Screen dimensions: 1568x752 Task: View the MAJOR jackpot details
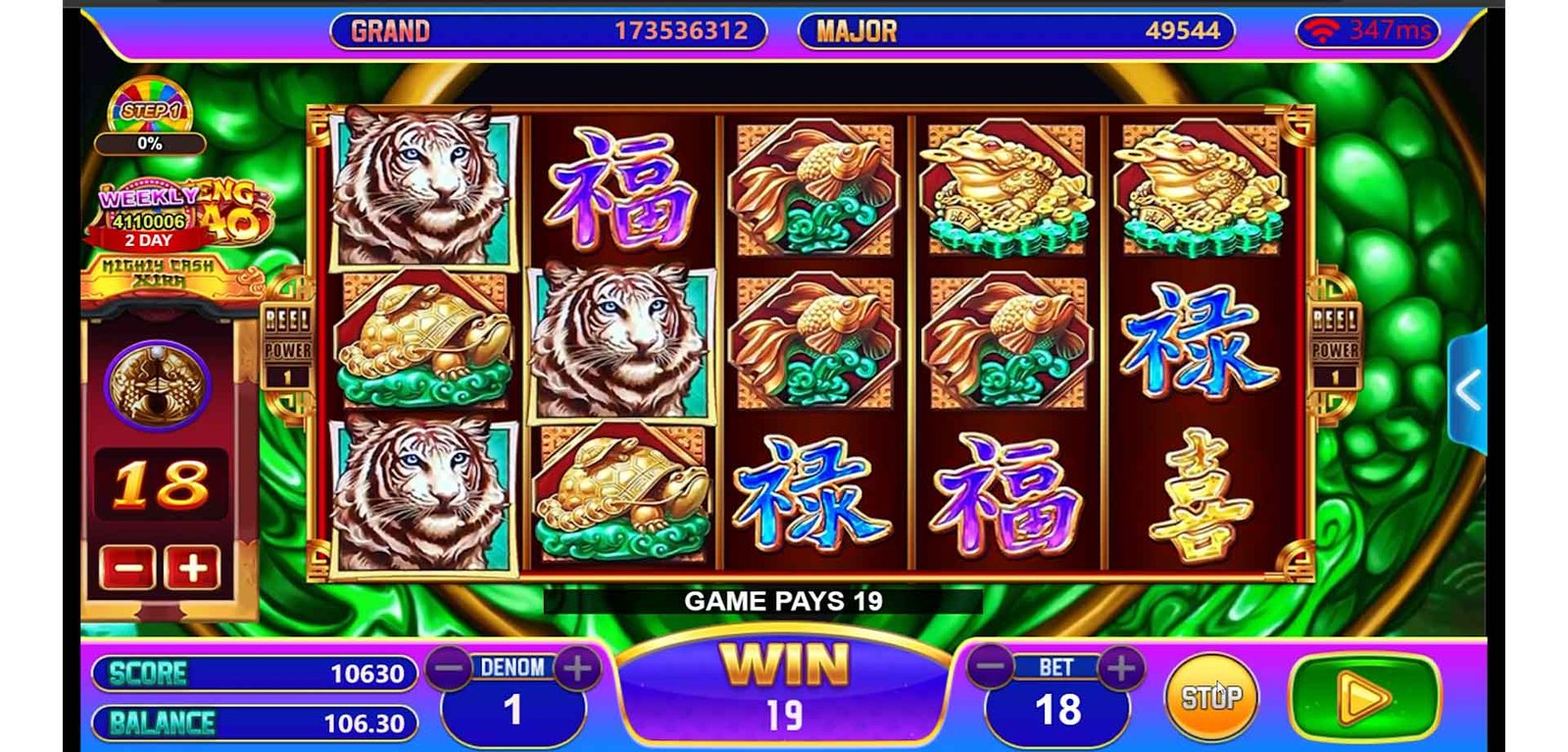coord(1016,30)
